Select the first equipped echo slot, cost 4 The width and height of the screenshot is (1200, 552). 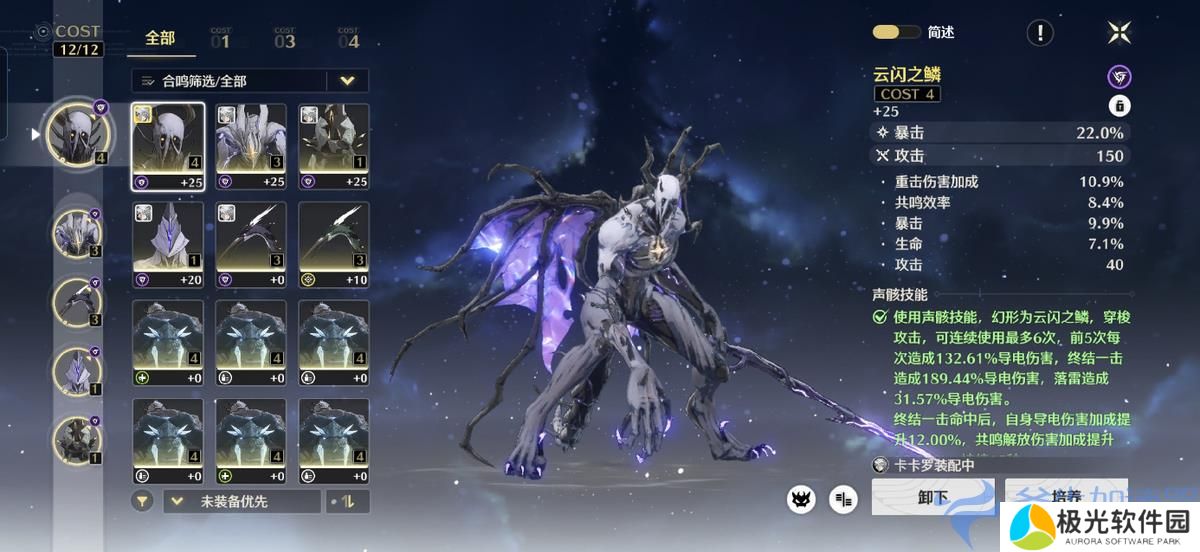[x=76, y=135]
